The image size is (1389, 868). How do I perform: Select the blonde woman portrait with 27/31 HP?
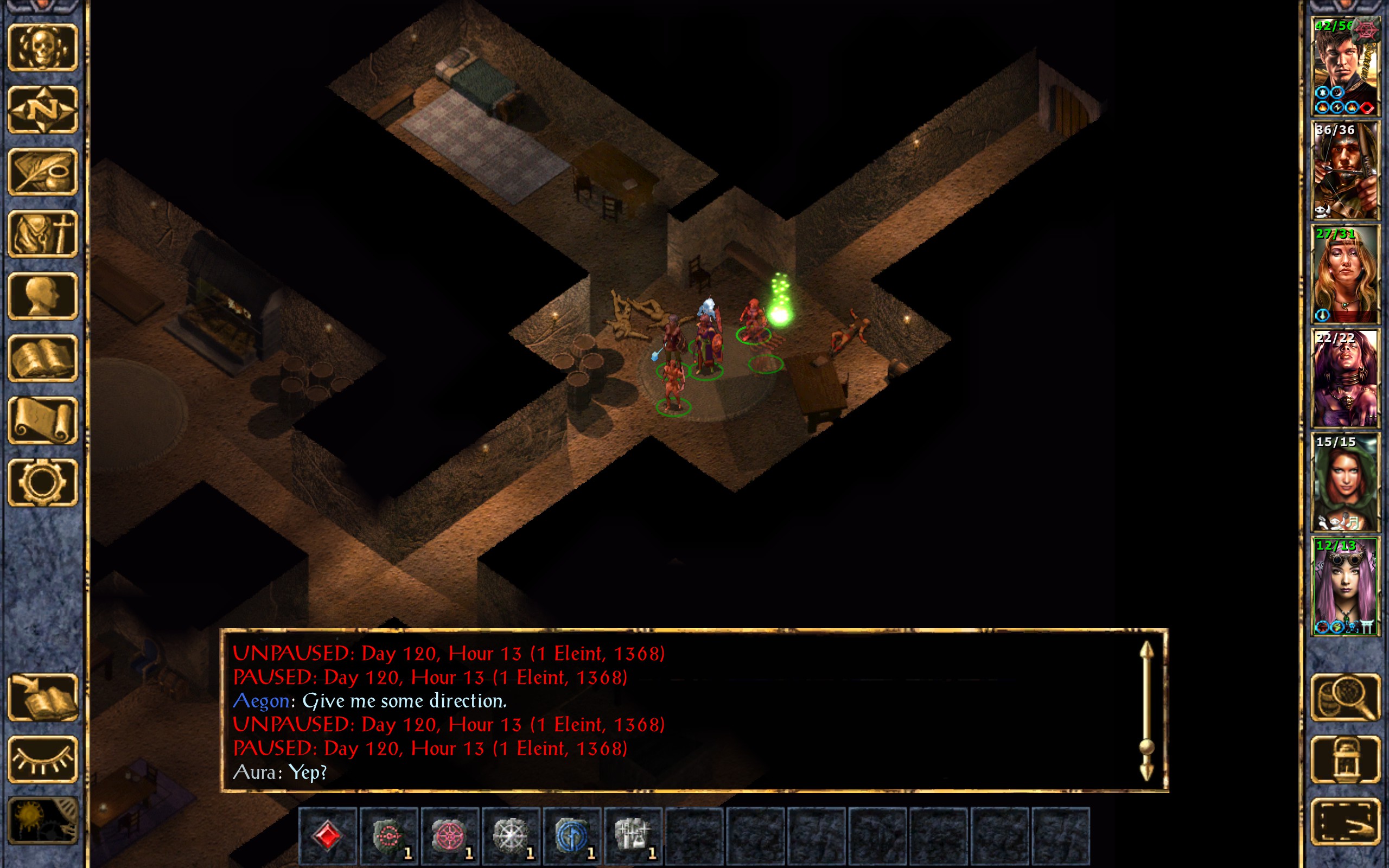pyautogui.click(x=1345, y=275)
